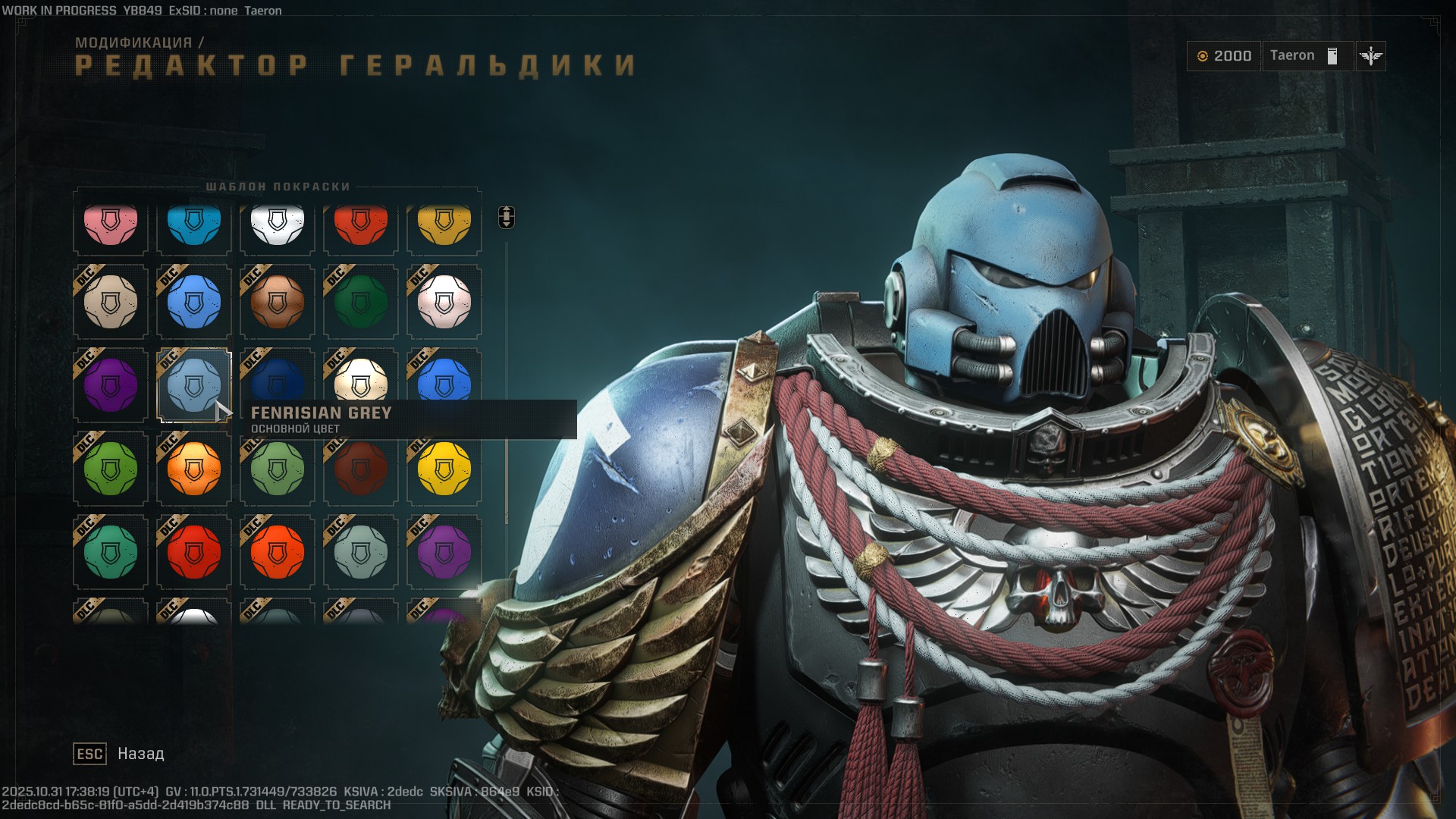Pick the orange DLC paint template
1456x819 pixels.
(x=193, y=469)
